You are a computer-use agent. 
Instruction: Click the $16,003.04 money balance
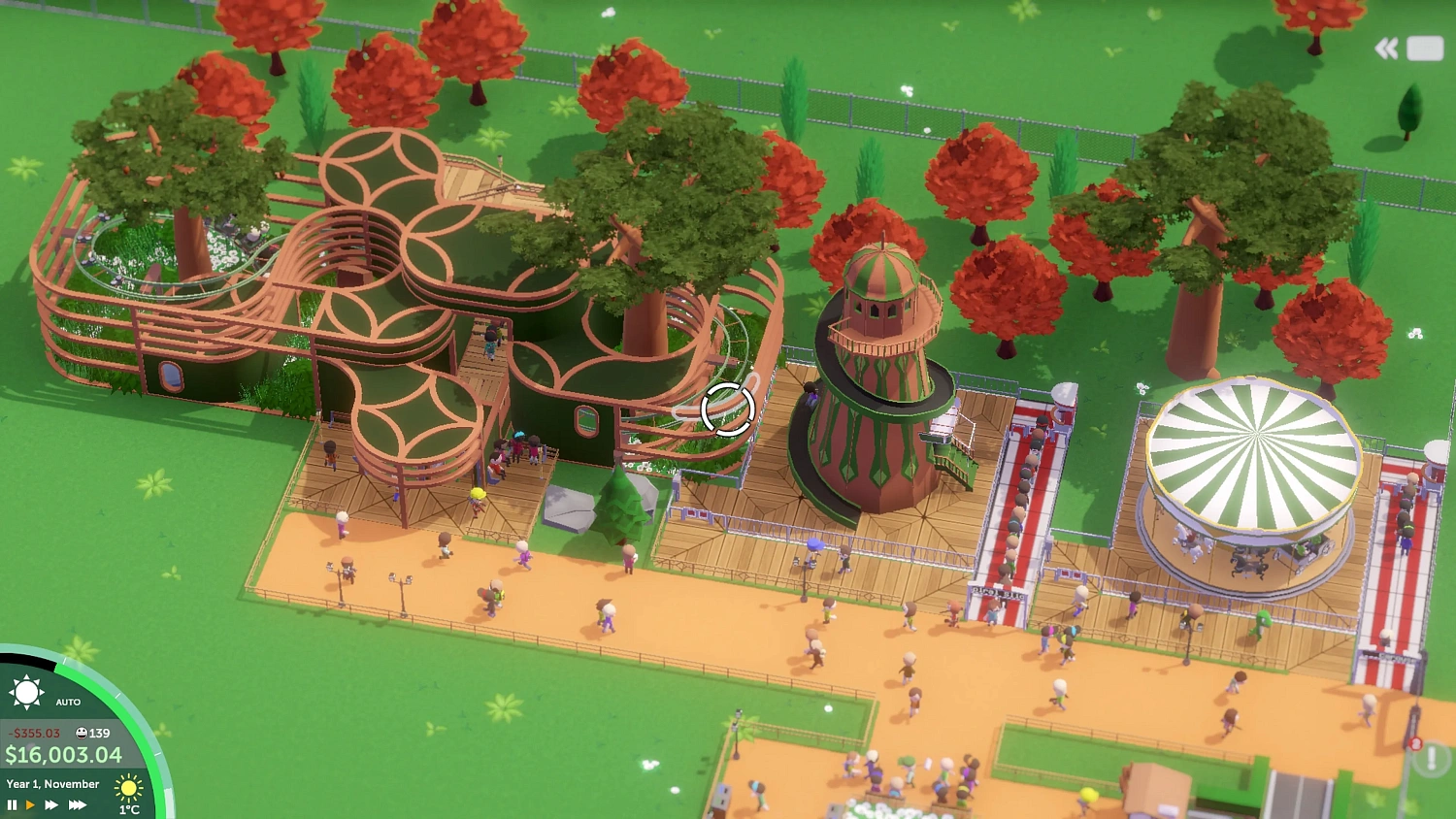click(62, 753)
